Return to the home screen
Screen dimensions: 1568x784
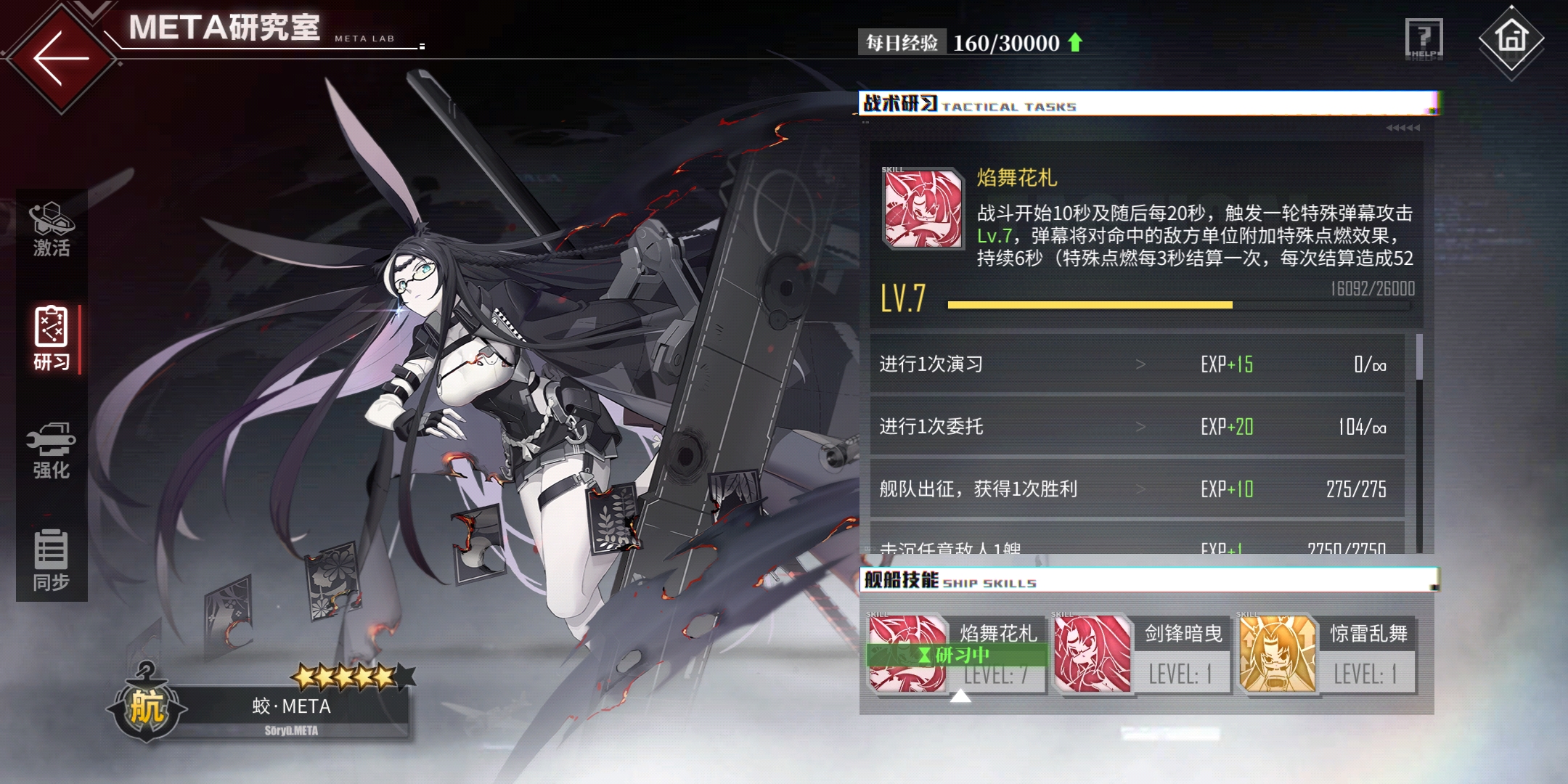pyautogui.click(x=1511, y=41)
